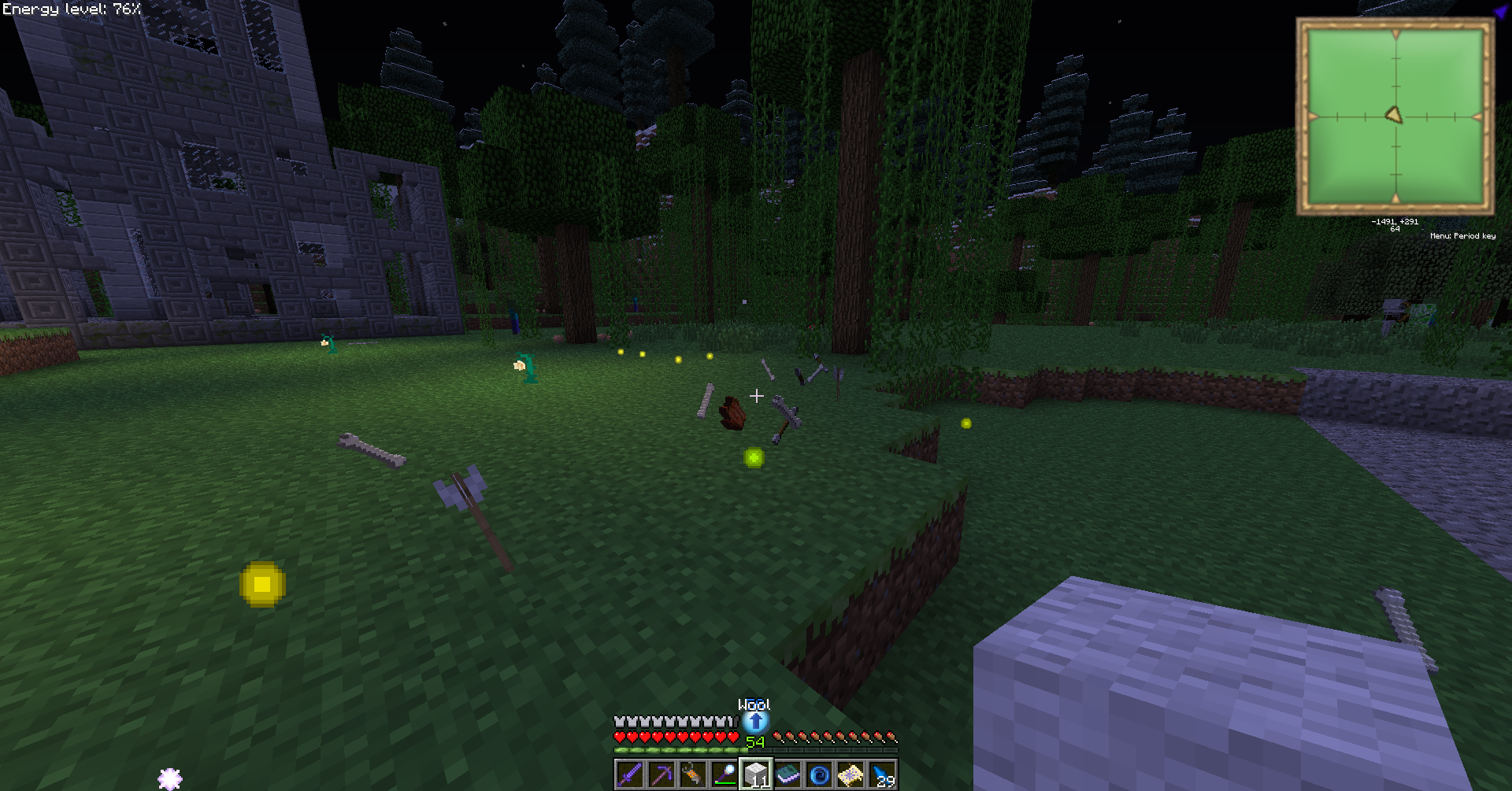Image resolution: width=1512 pixels, height=791 pixels.
Task: Click the blue up-arrow orb icon
Action: pyautogui.click(x=755, y=721)
